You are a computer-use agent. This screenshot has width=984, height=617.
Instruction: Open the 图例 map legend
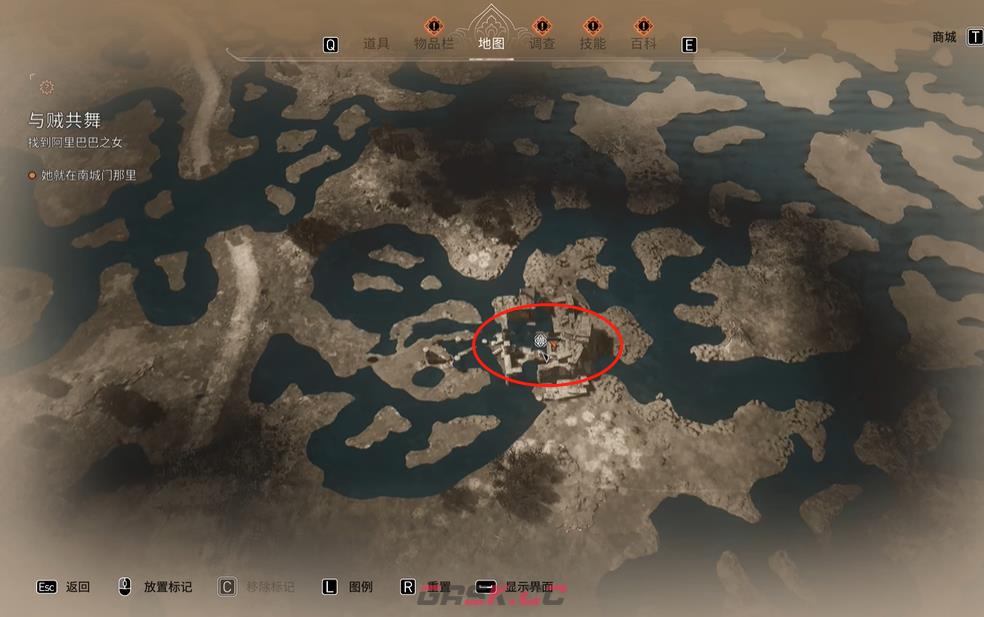pyautogui.click(x=360, y=587)
